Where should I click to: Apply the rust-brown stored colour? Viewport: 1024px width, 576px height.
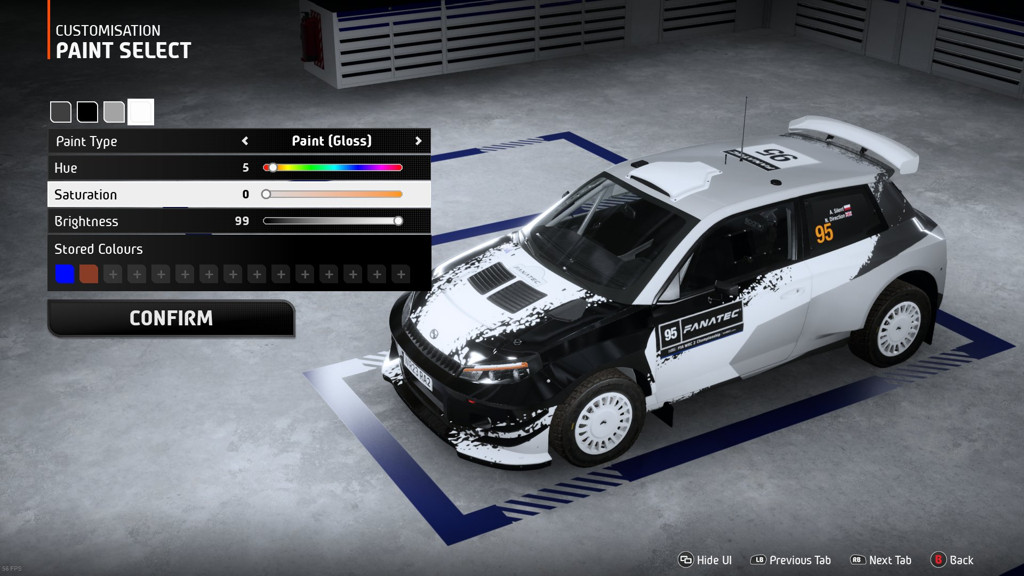point(89,274)
